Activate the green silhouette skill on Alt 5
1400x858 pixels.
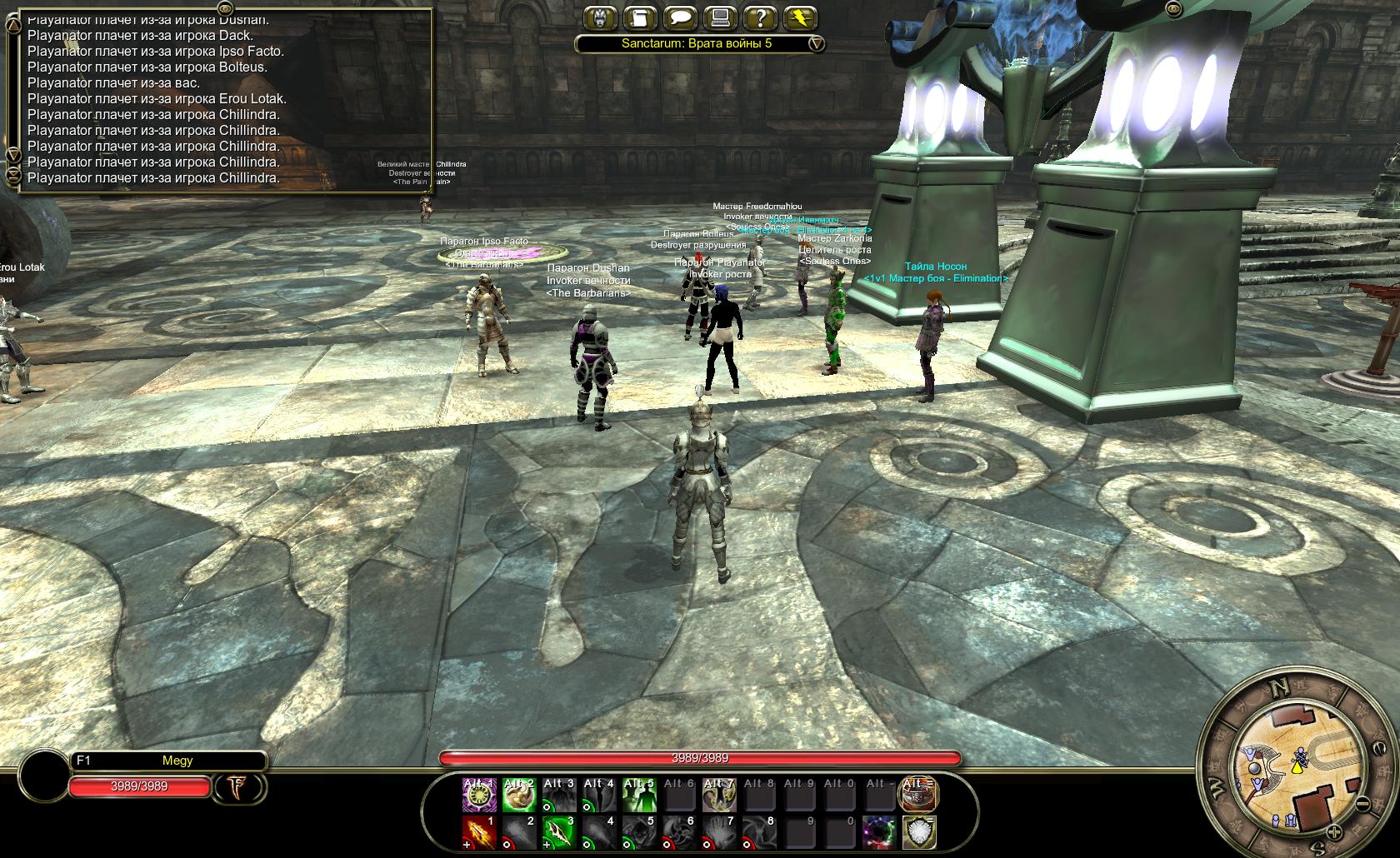tap(638, 795)
